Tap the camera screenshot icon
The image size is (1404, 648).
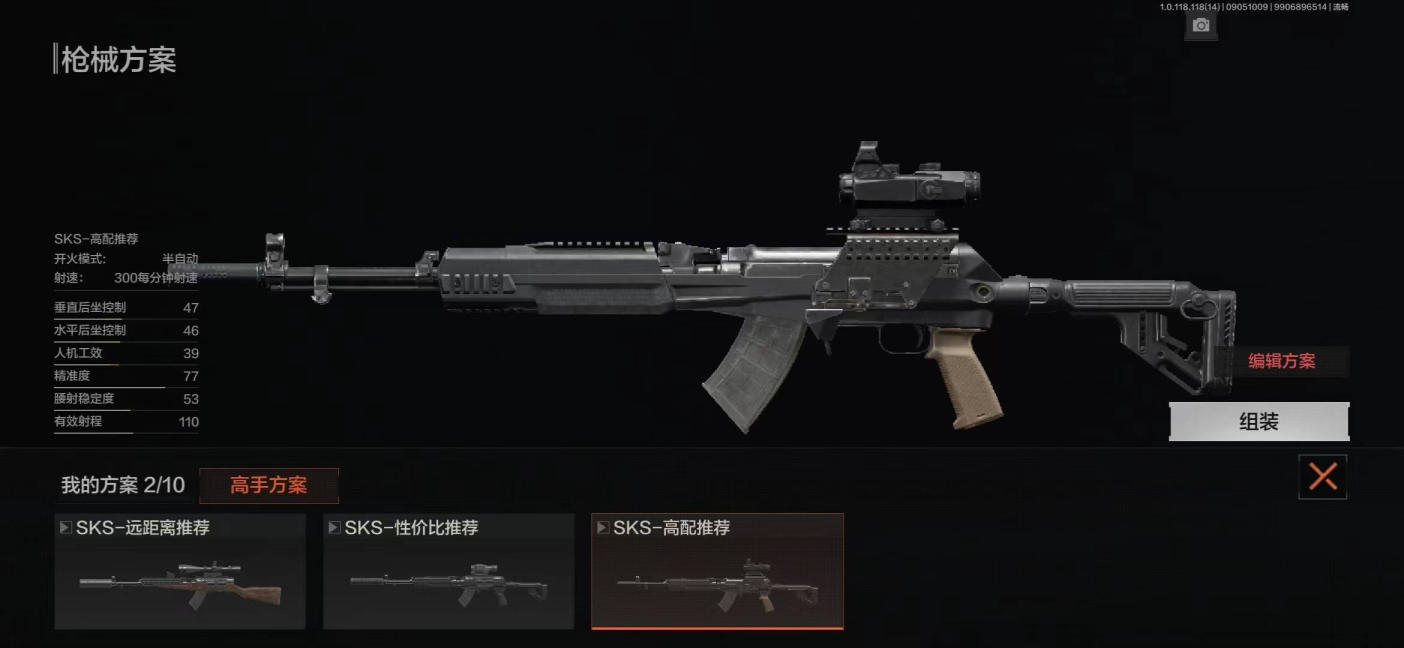click(1201, 25)
